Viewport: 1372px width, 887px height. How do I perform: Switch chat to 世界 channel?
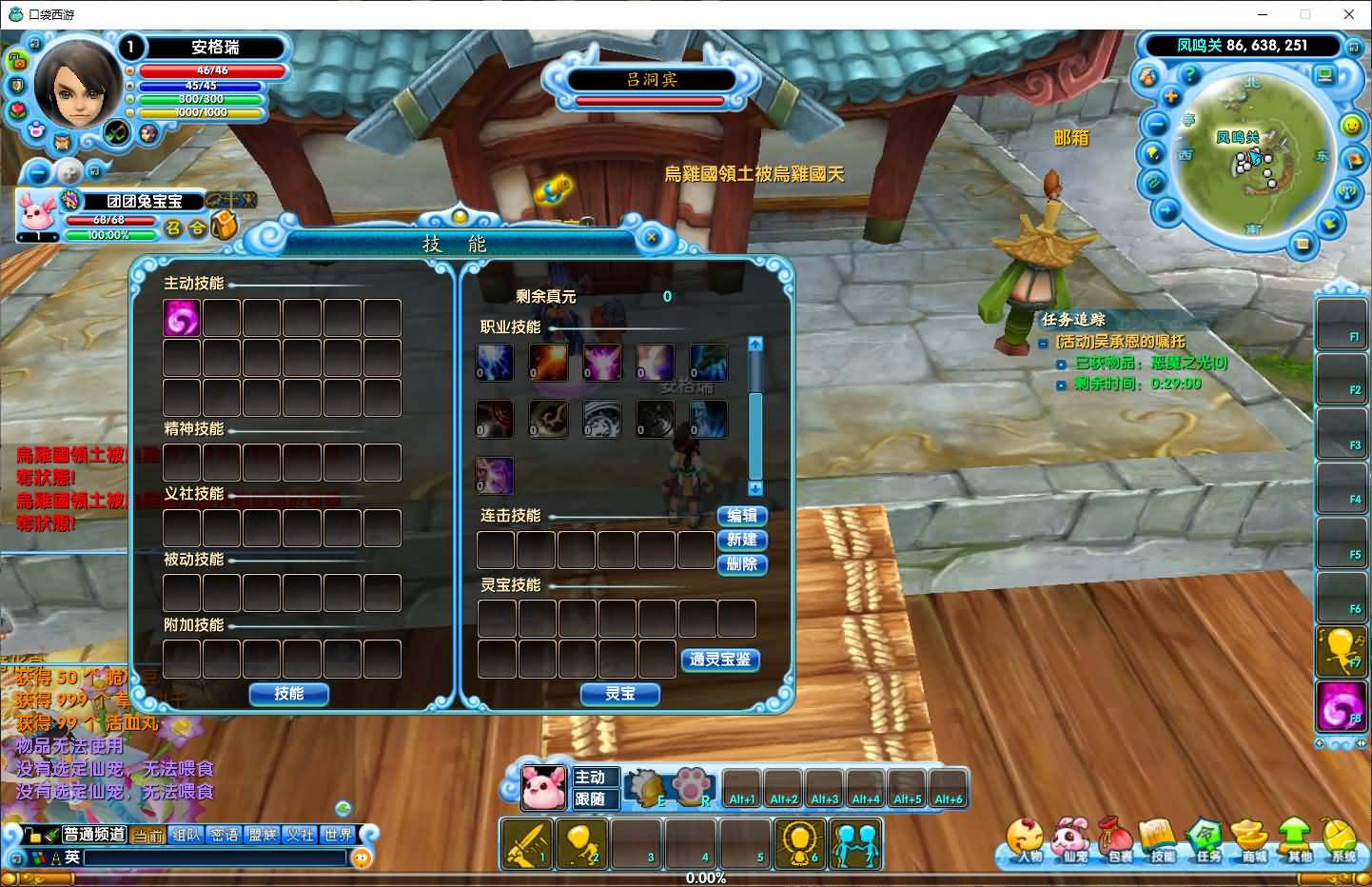click(338, 835)
